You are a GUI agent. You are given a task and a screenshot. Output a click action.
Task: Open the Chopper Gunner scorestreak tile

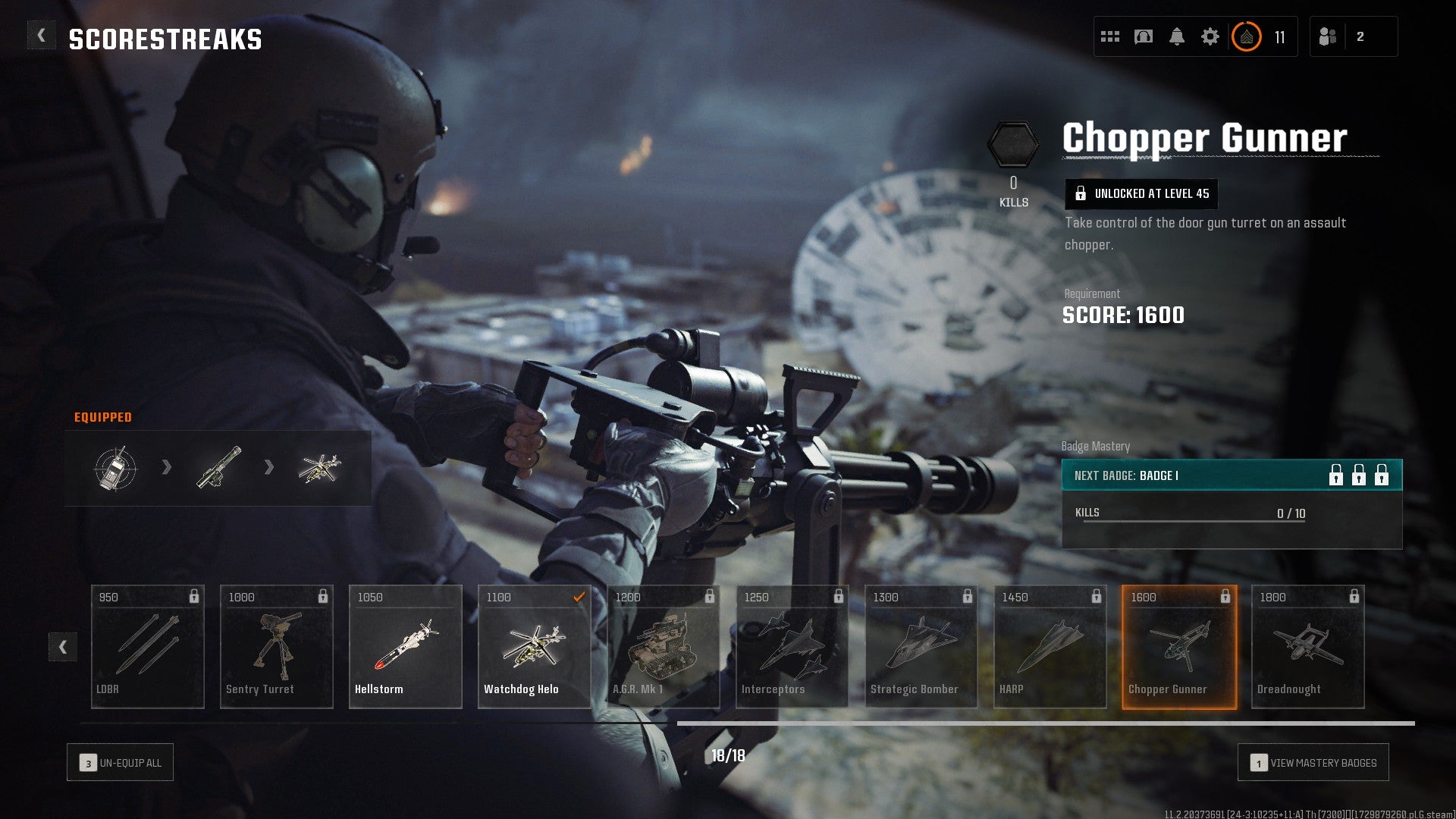click(x=1178, y=646)
